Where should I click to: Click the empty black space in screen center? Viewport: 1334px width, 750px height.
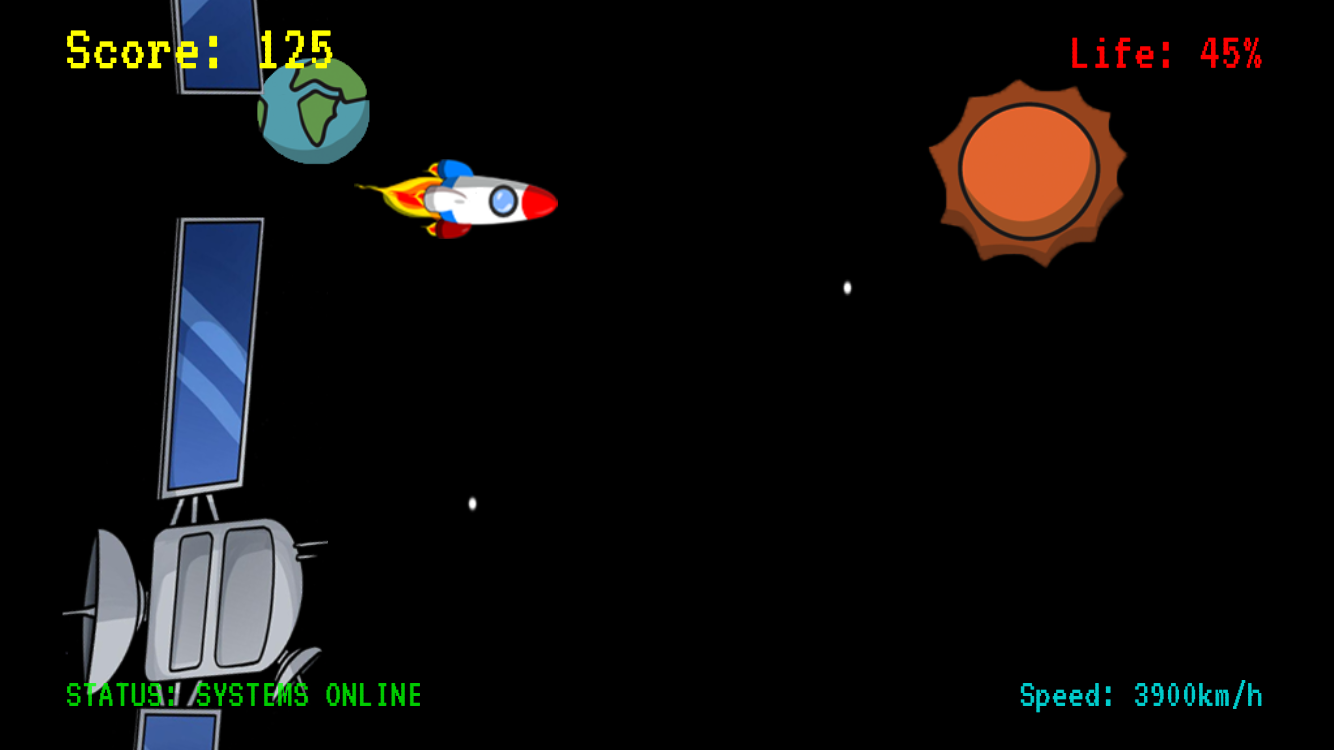tap(700, 400)
